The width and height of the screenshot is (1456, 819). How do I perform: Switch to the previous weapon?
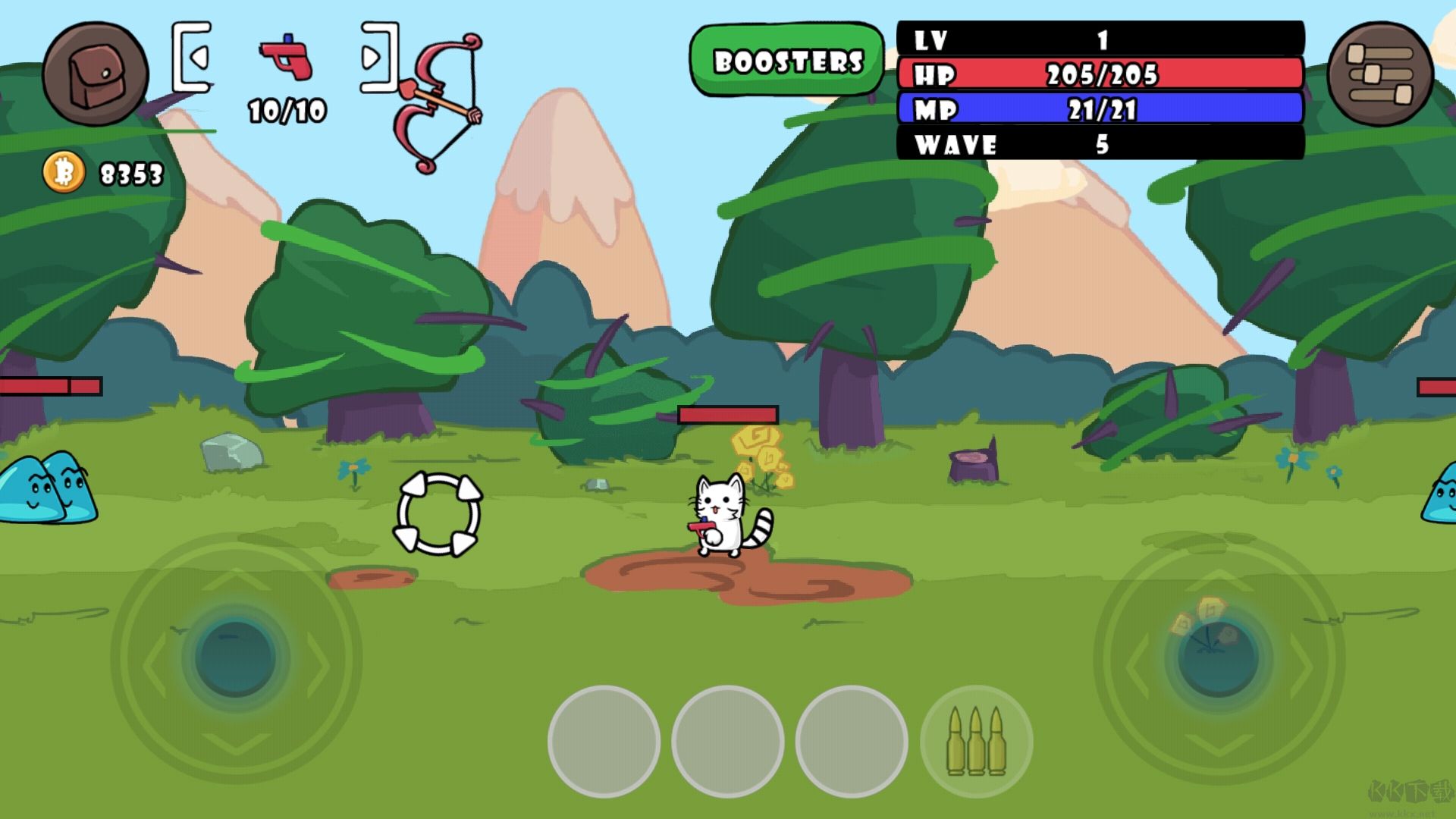click(x=193, y=58)
